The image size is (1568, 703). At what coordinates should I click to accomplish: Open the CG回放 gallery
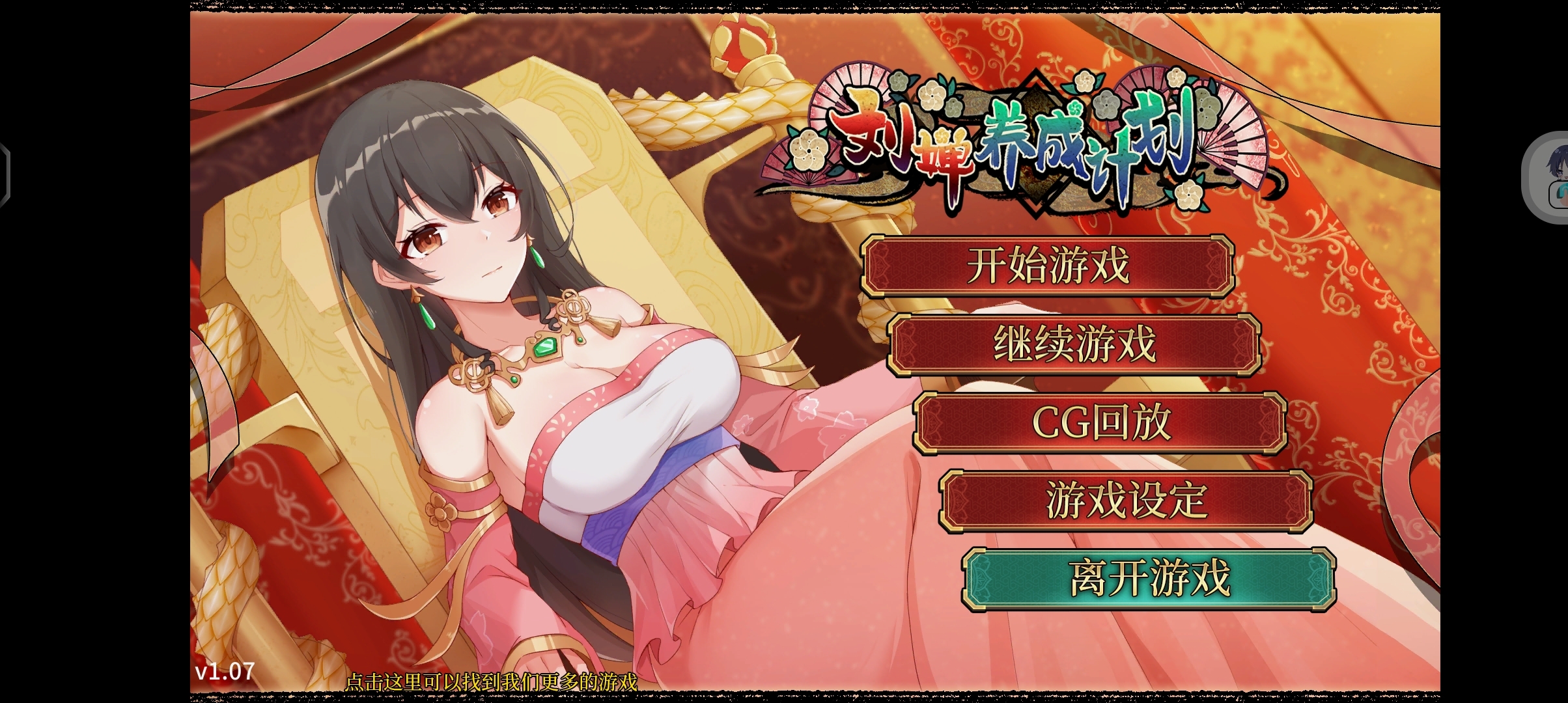coord(1100,422)
